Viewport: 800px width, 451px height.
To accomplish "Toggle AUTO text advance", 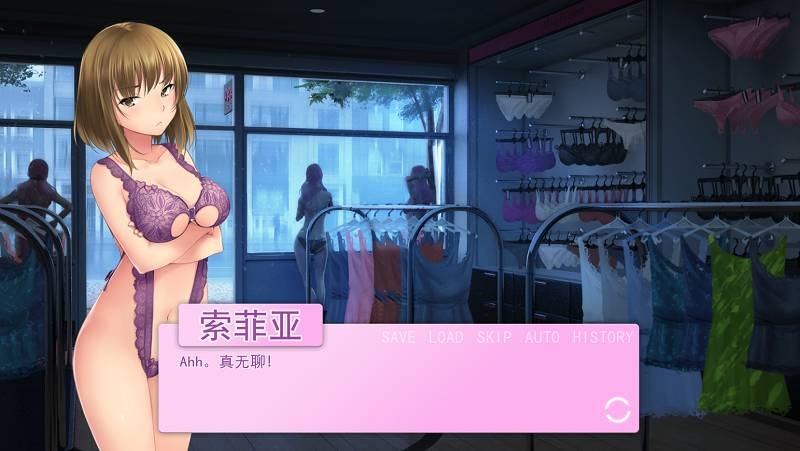I will (542, 337).
